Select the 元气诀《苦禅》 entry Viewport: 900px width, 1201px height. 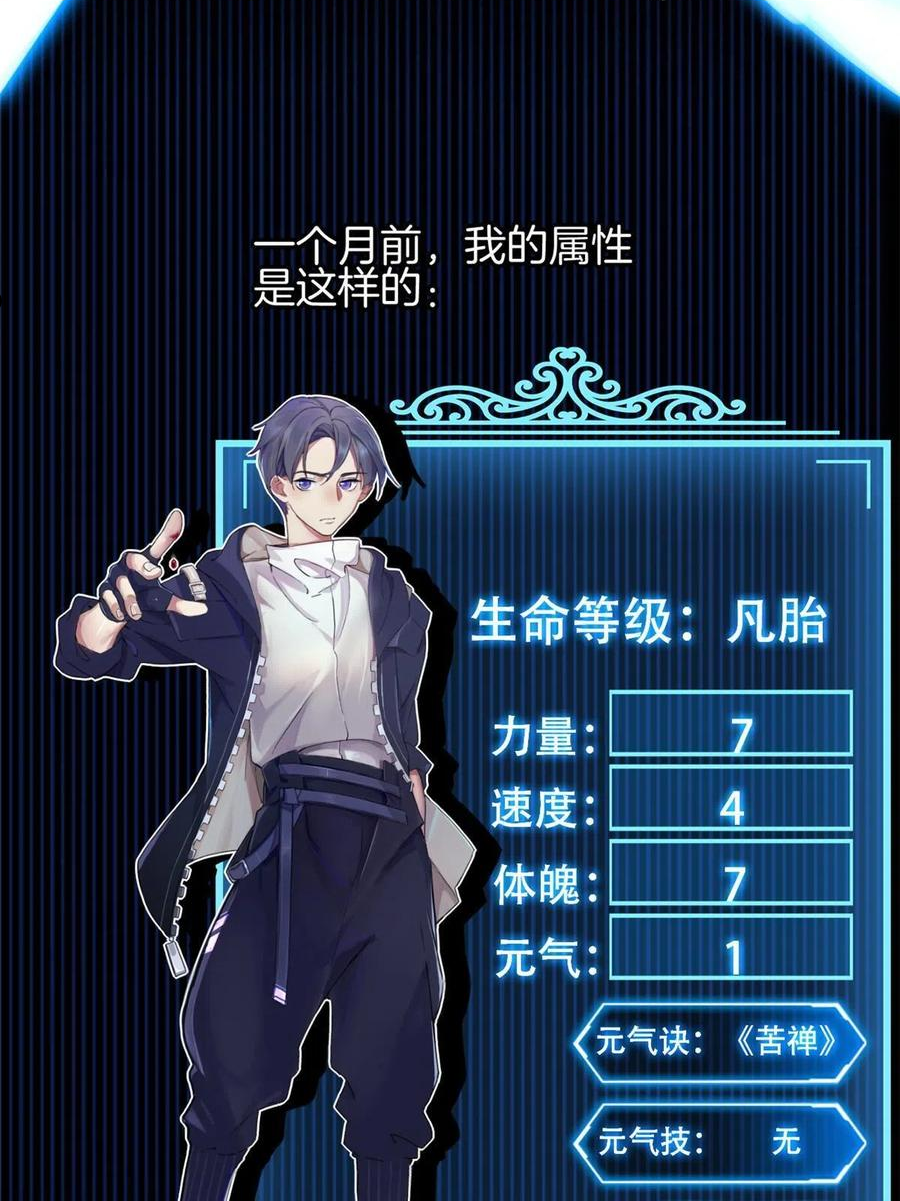718,1042
